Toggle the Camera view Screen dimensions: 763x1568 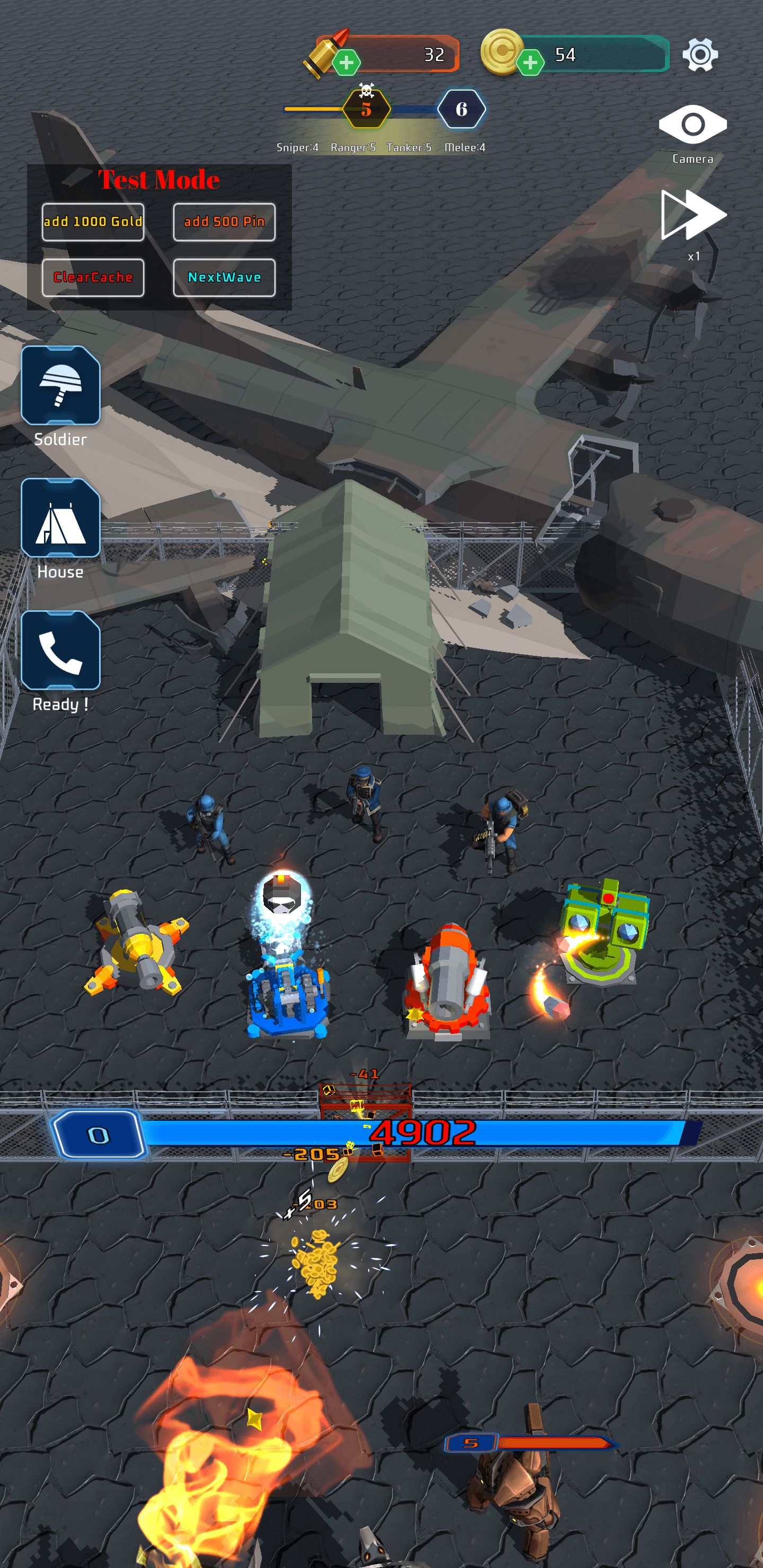click(693, 126)
